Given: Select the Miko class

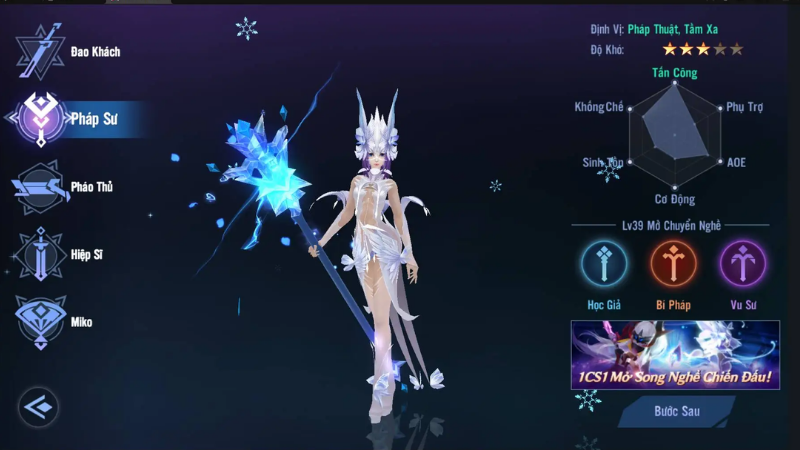Looking at the screenshot, I should [x=41, y=321].
